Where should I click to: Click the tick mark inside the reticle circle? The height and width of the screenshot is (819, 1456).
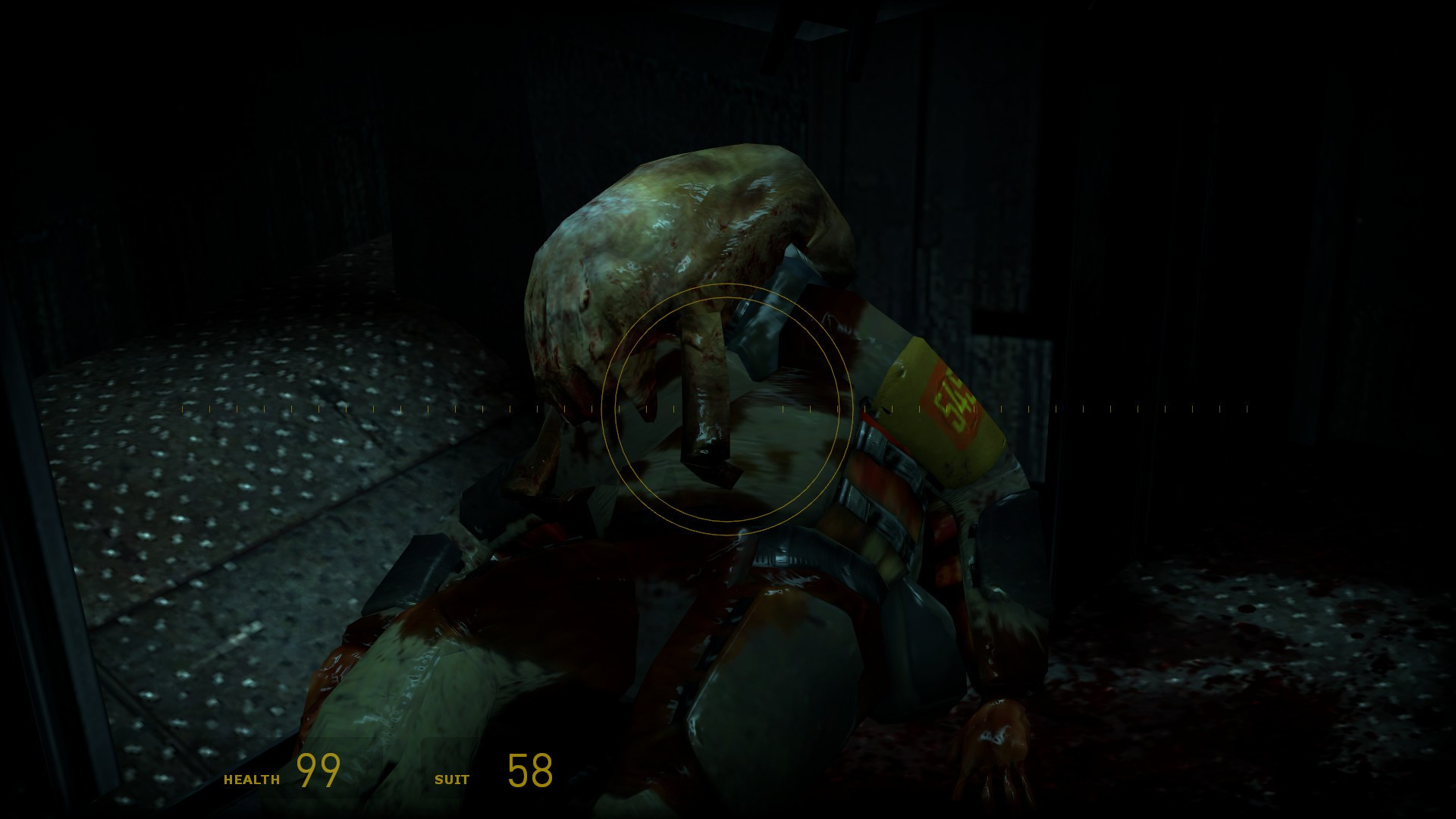pyautogui.click(x=675, y=409)
